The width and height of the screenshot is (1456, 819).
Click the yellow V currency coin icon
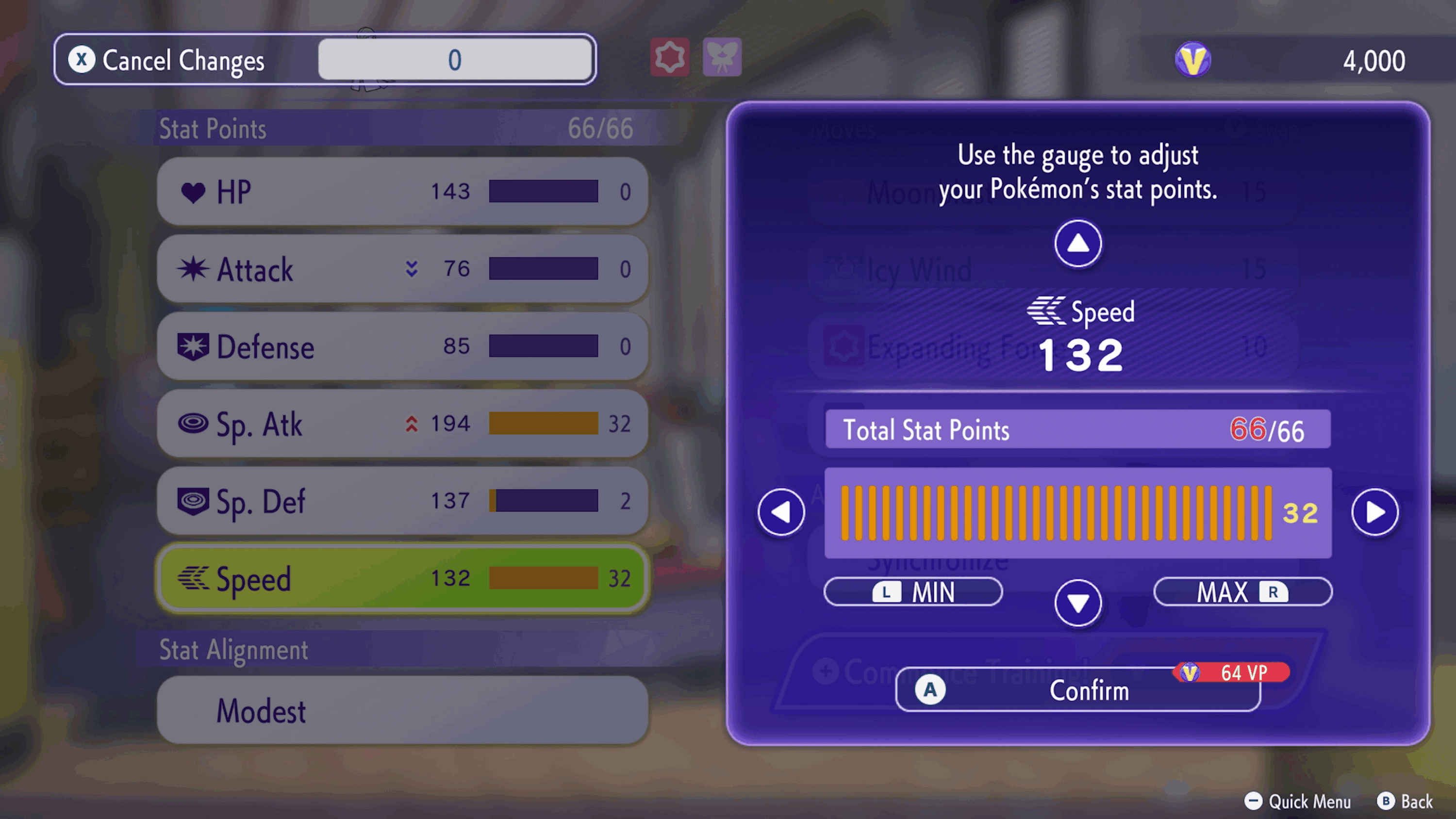coord(1192,59)
